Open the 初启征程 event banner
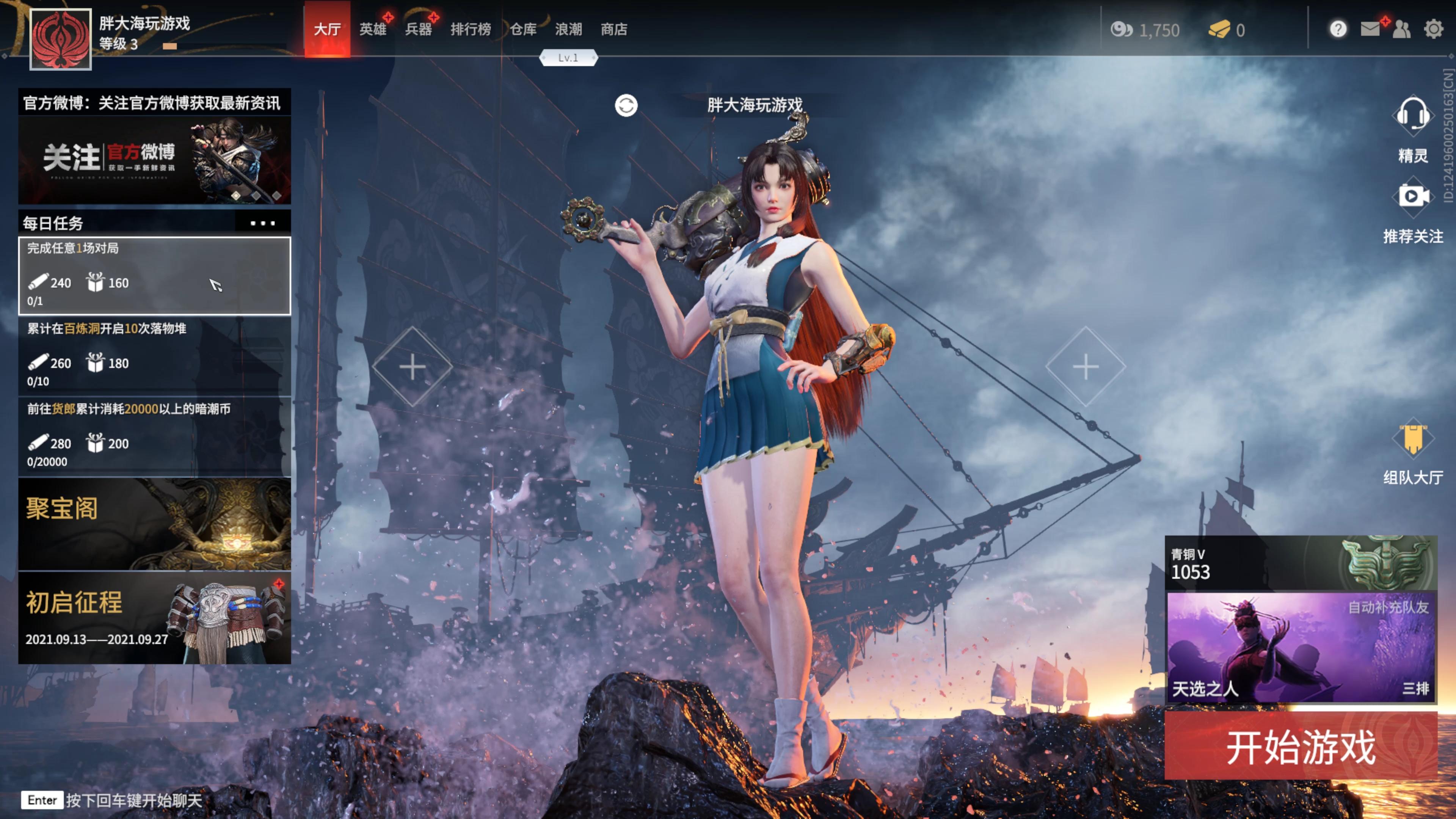 tap(154, 618)
